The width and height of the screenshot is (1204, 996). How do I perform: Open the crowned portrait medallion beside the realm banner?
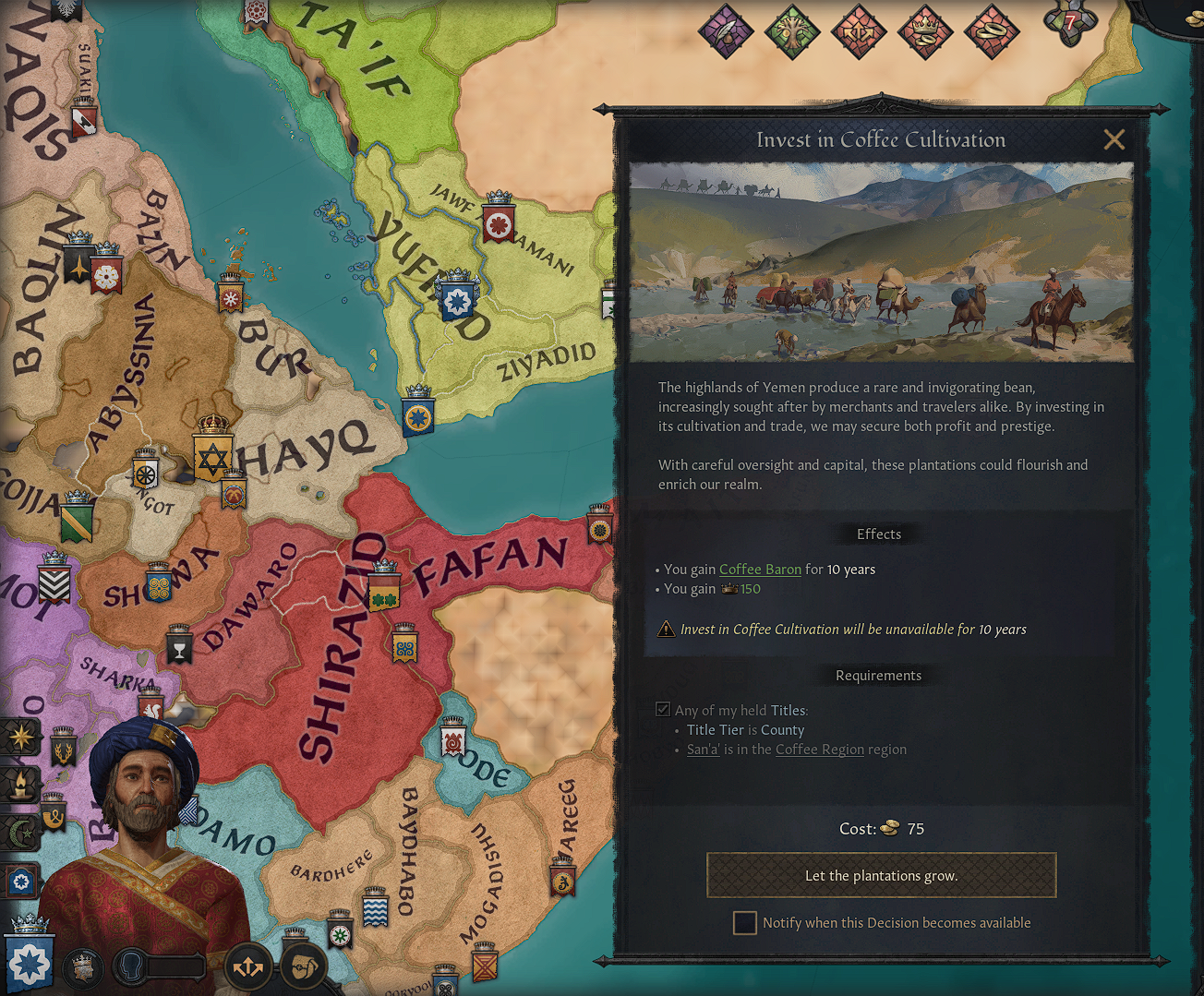coord(81,966)
